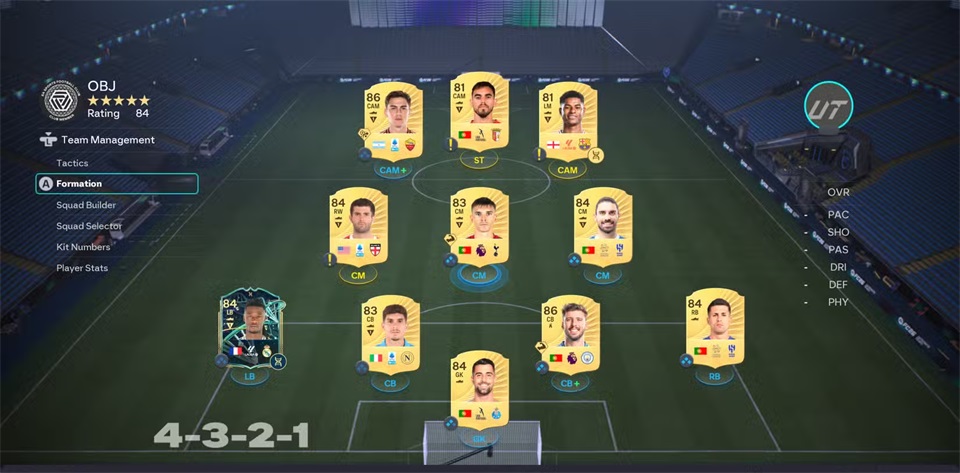960x473 pixels.
Task: Open the Kit Numbers option
Action: [x=83, y=247]
